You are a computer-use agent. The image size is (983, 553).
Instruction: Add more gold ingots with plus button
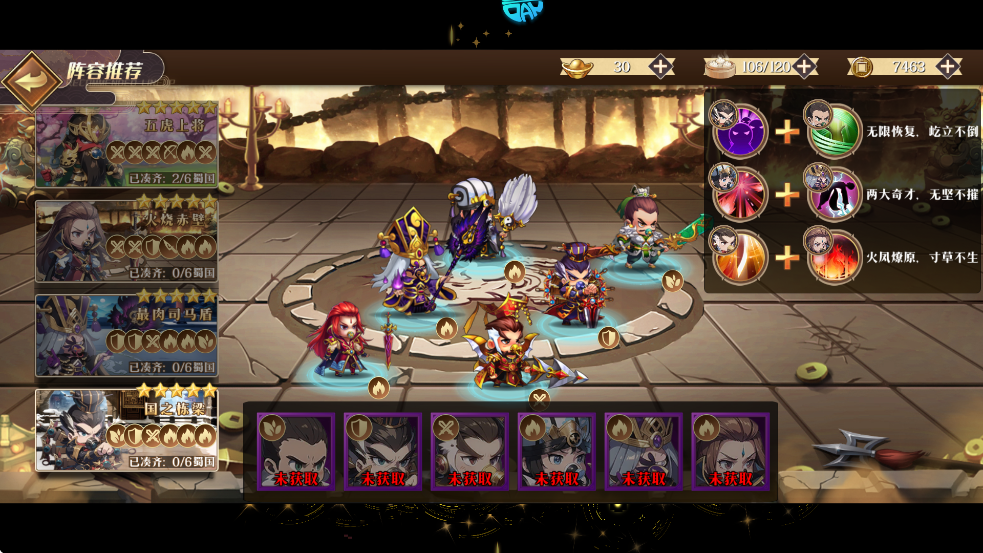point(661,67)
